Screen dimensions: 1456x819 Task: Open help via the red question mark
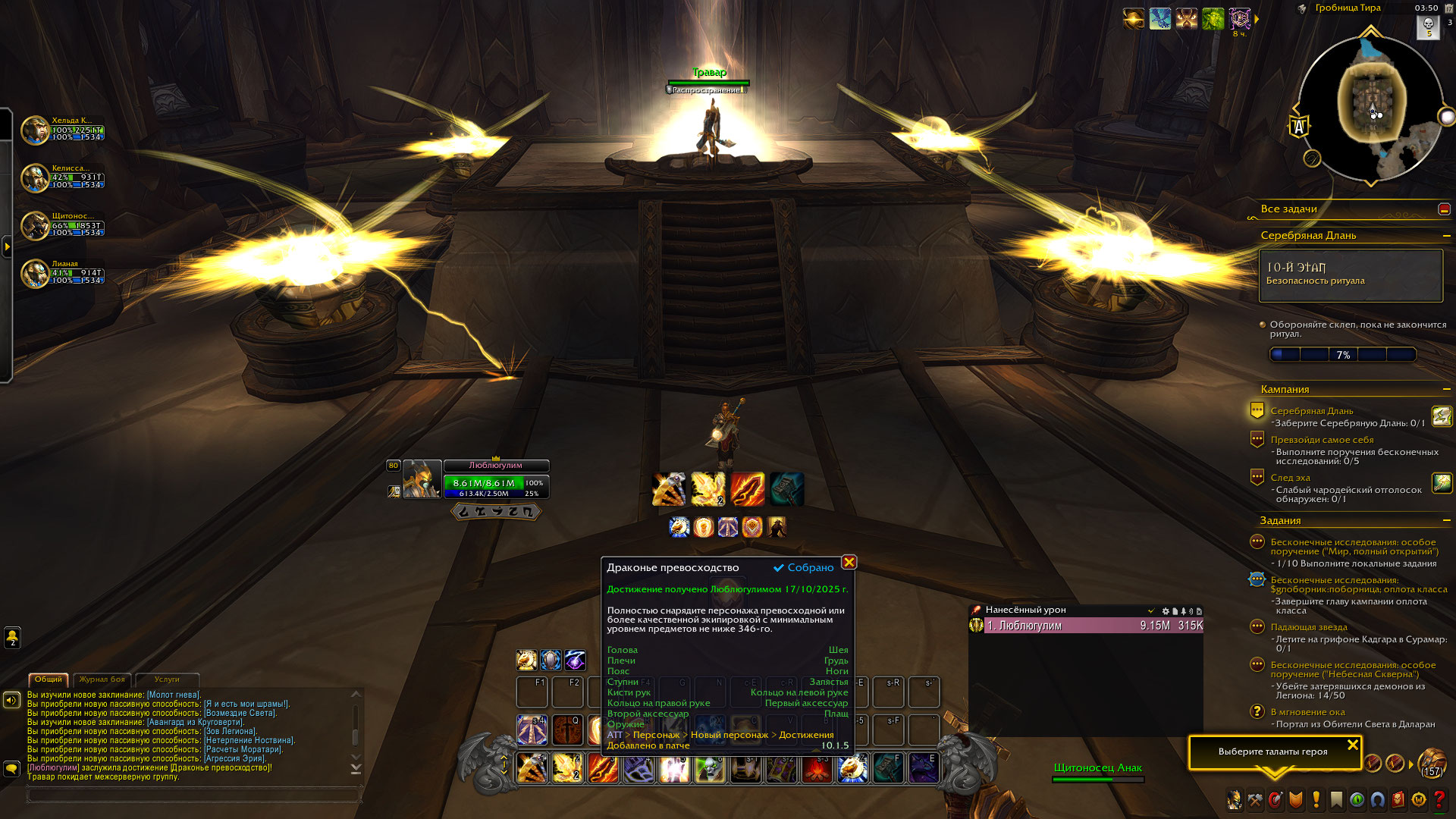point(1439,800)
